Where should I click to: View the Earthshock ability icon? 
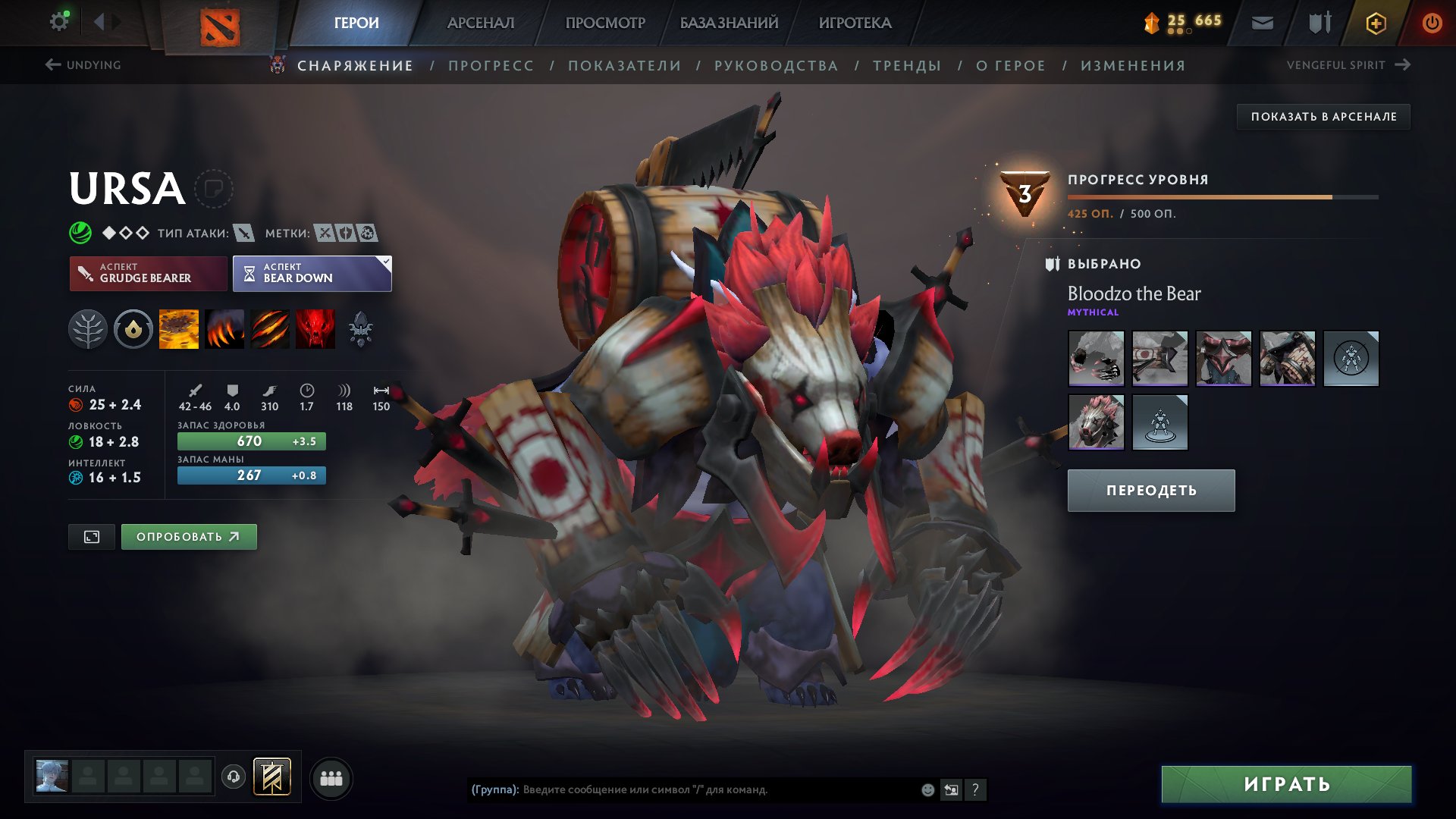(179, 329)
